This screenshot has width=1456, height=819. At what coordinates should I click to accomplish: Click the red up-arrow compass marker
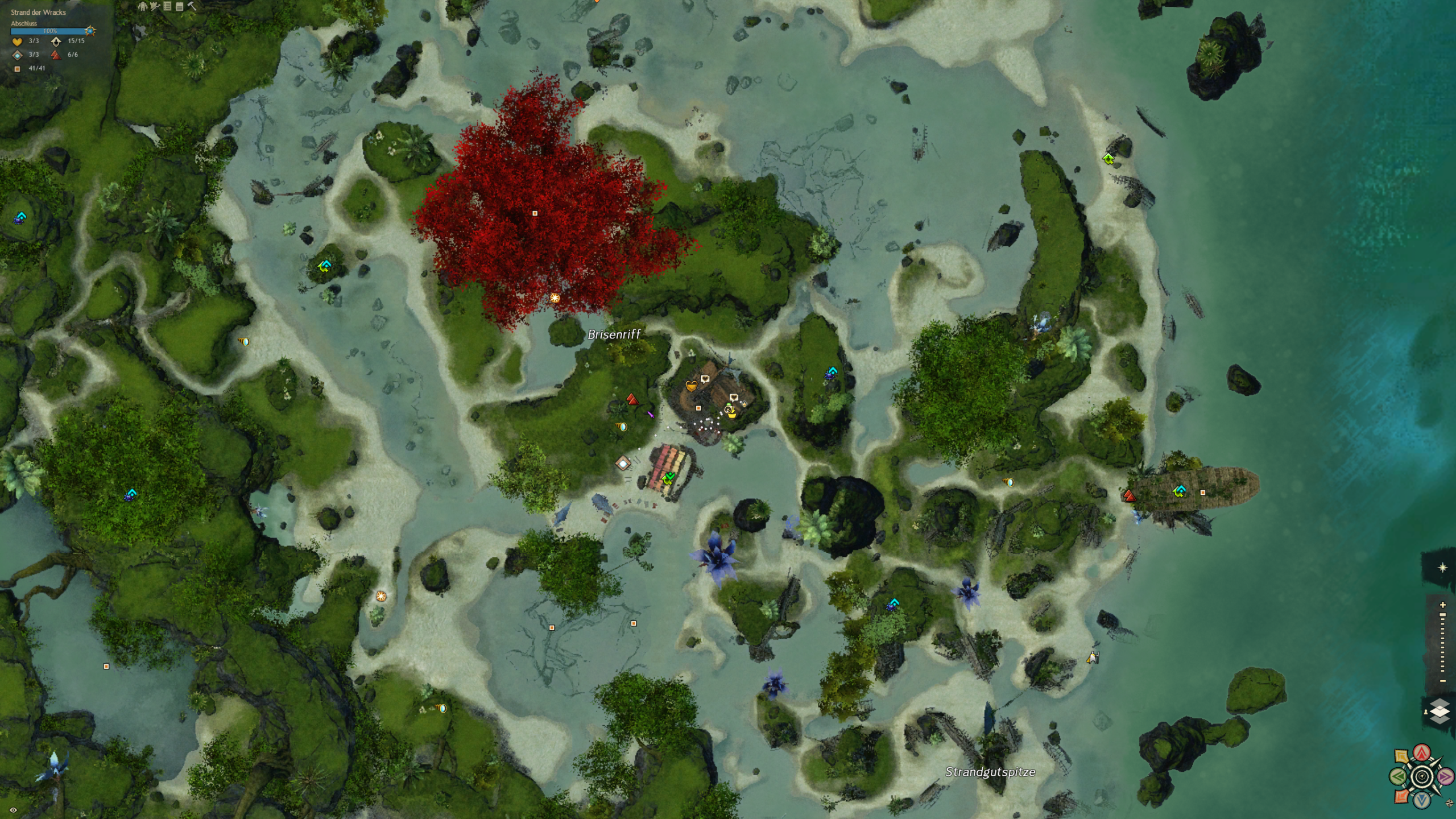pyautogui.click(x=1422, y=753)
